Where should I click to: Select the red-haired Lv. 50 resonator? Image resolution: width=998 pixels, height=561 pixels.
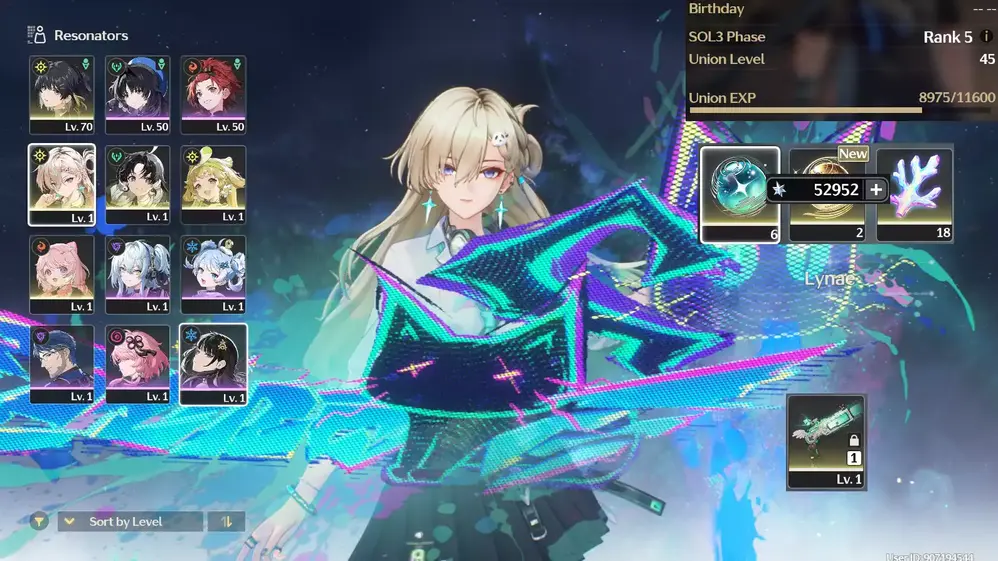pos(213,95)
